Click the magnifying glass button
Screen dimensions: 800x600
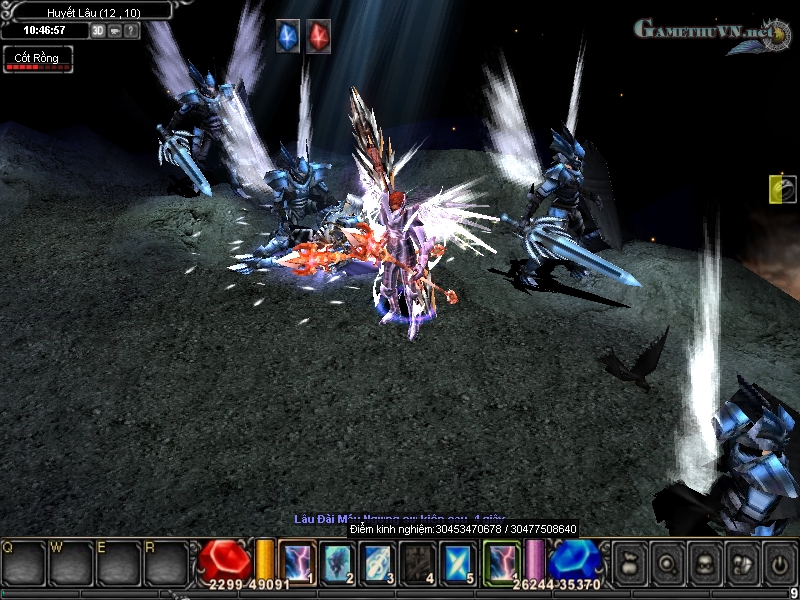coord(667,561)
